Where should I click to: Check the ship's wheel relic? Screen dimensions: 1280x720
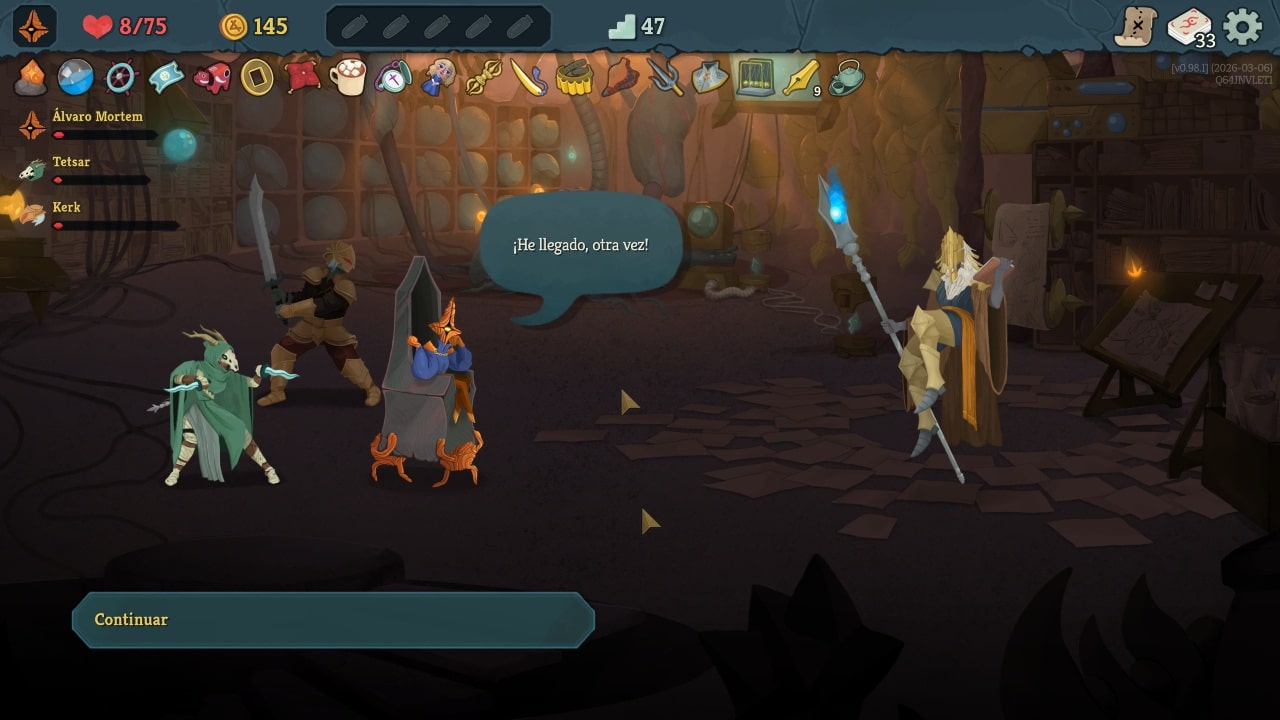[x=121, y=77]
